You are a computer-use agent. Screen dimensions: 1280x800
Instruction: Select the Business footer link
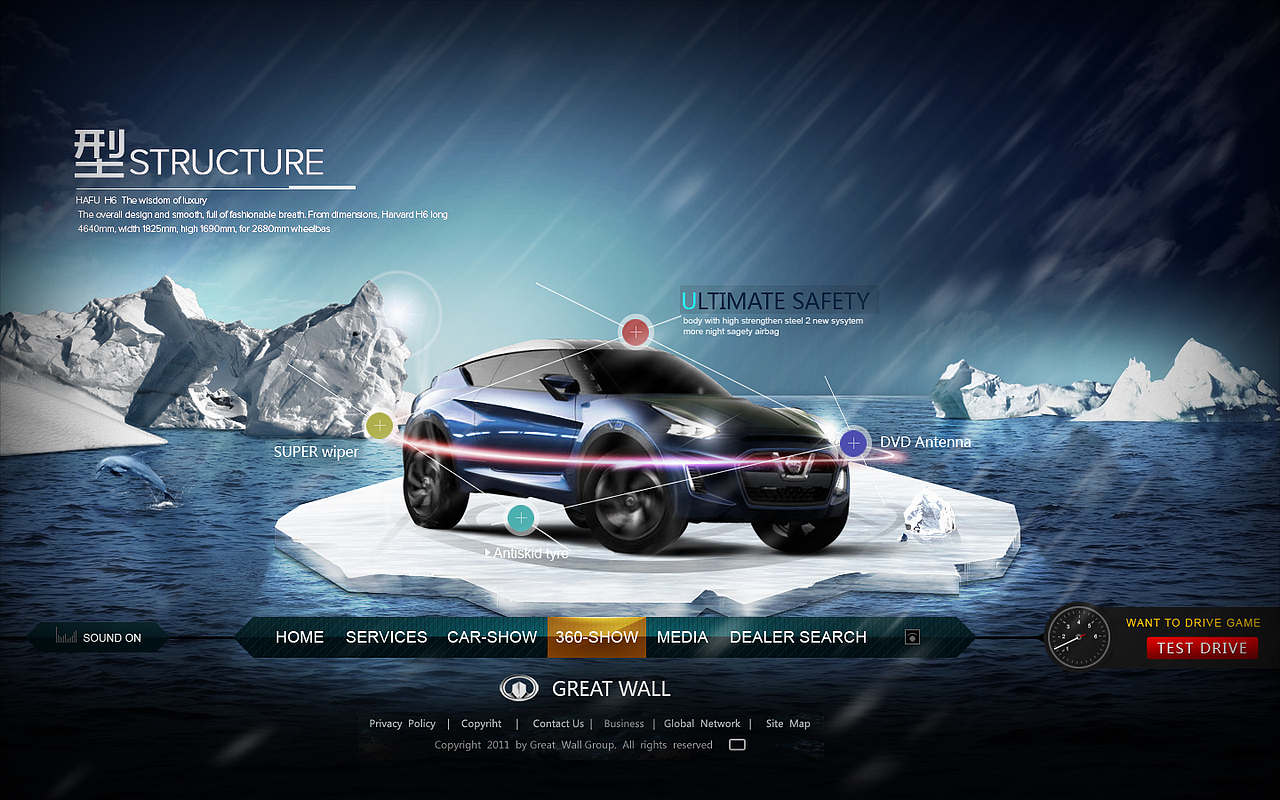624,723
